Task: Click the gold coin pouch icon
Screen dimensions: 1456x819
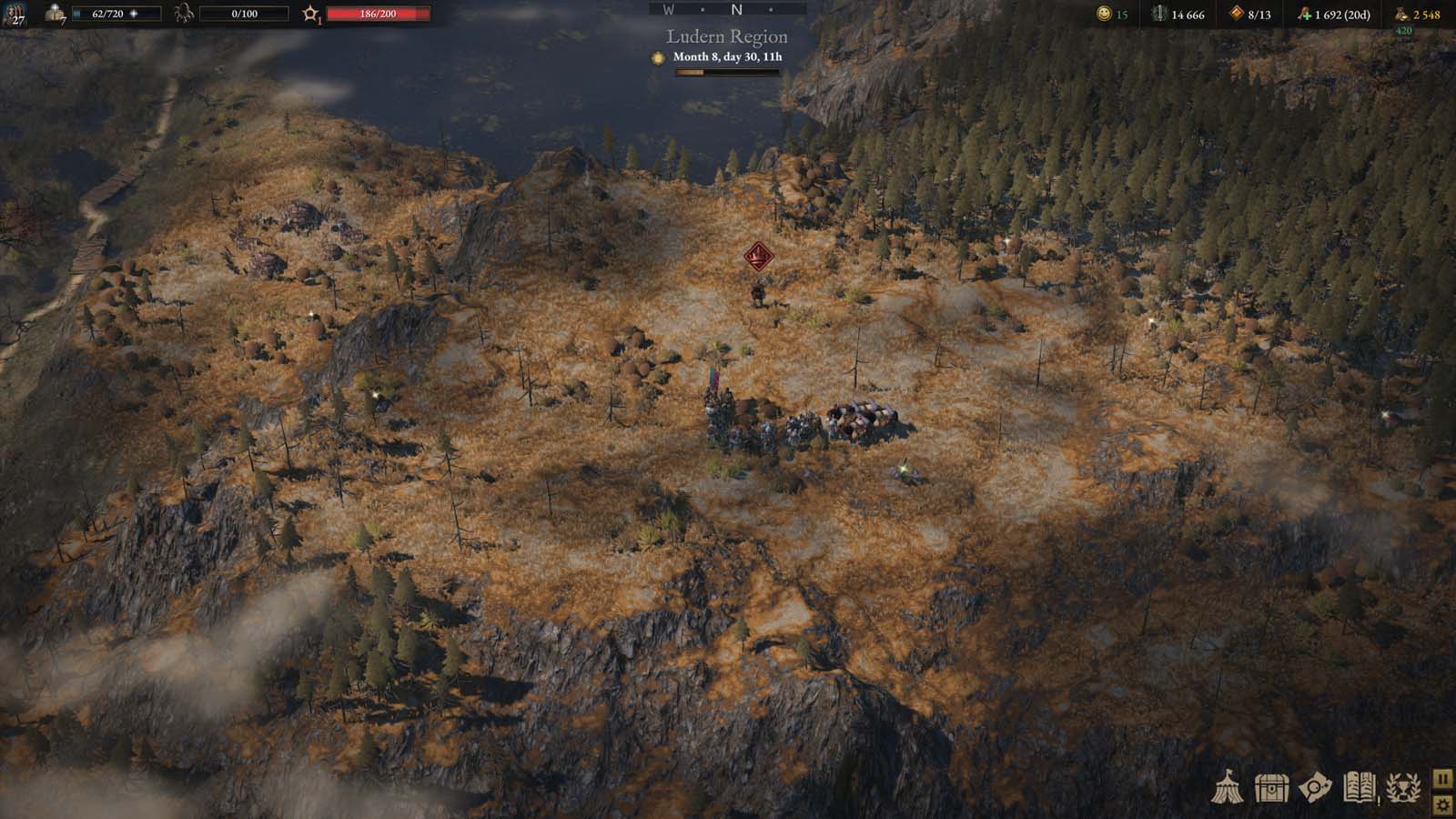Action: 1401,14
